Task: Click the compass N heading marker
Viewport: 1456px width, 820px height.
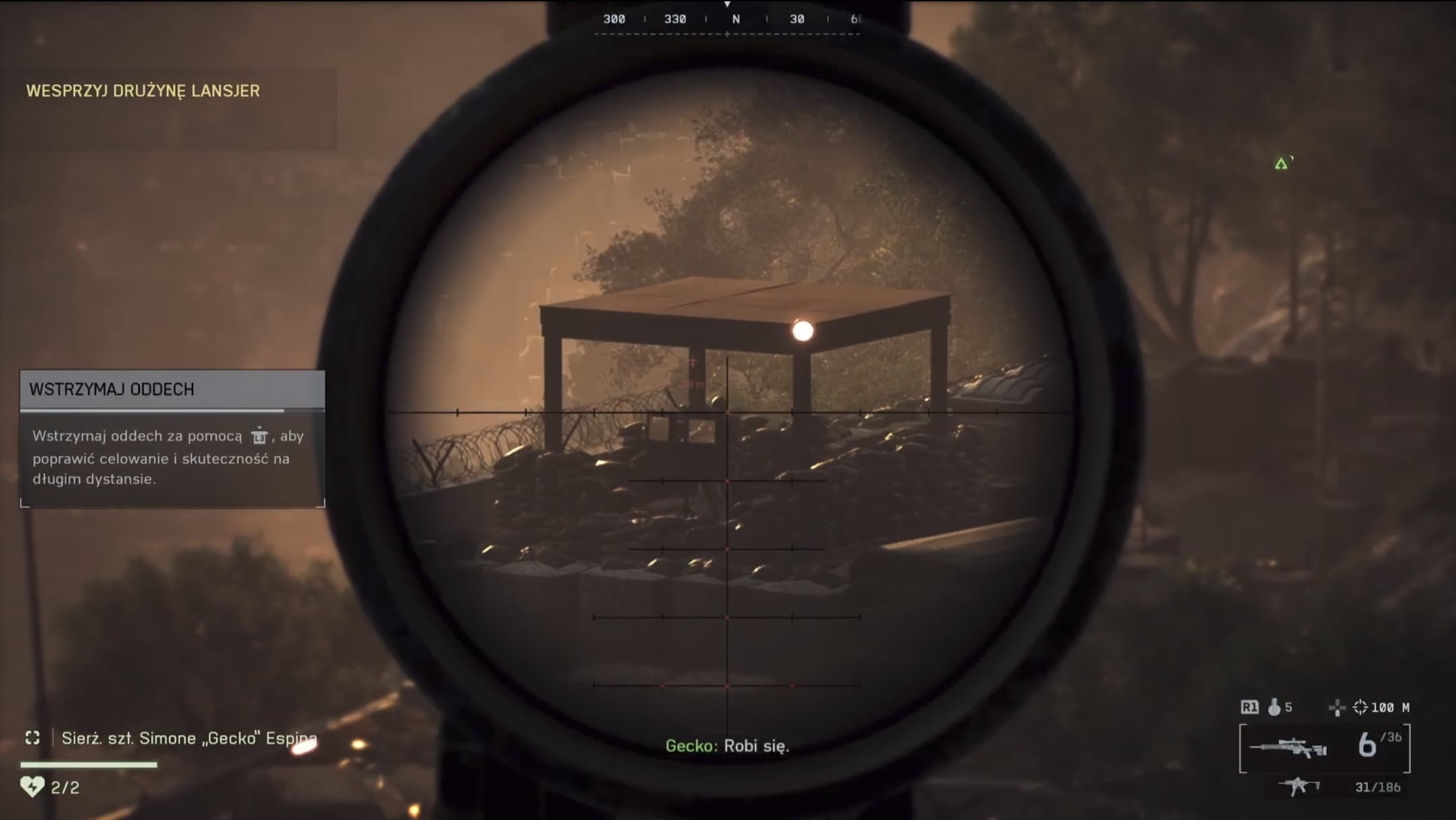Action: [x=736, y=19]
